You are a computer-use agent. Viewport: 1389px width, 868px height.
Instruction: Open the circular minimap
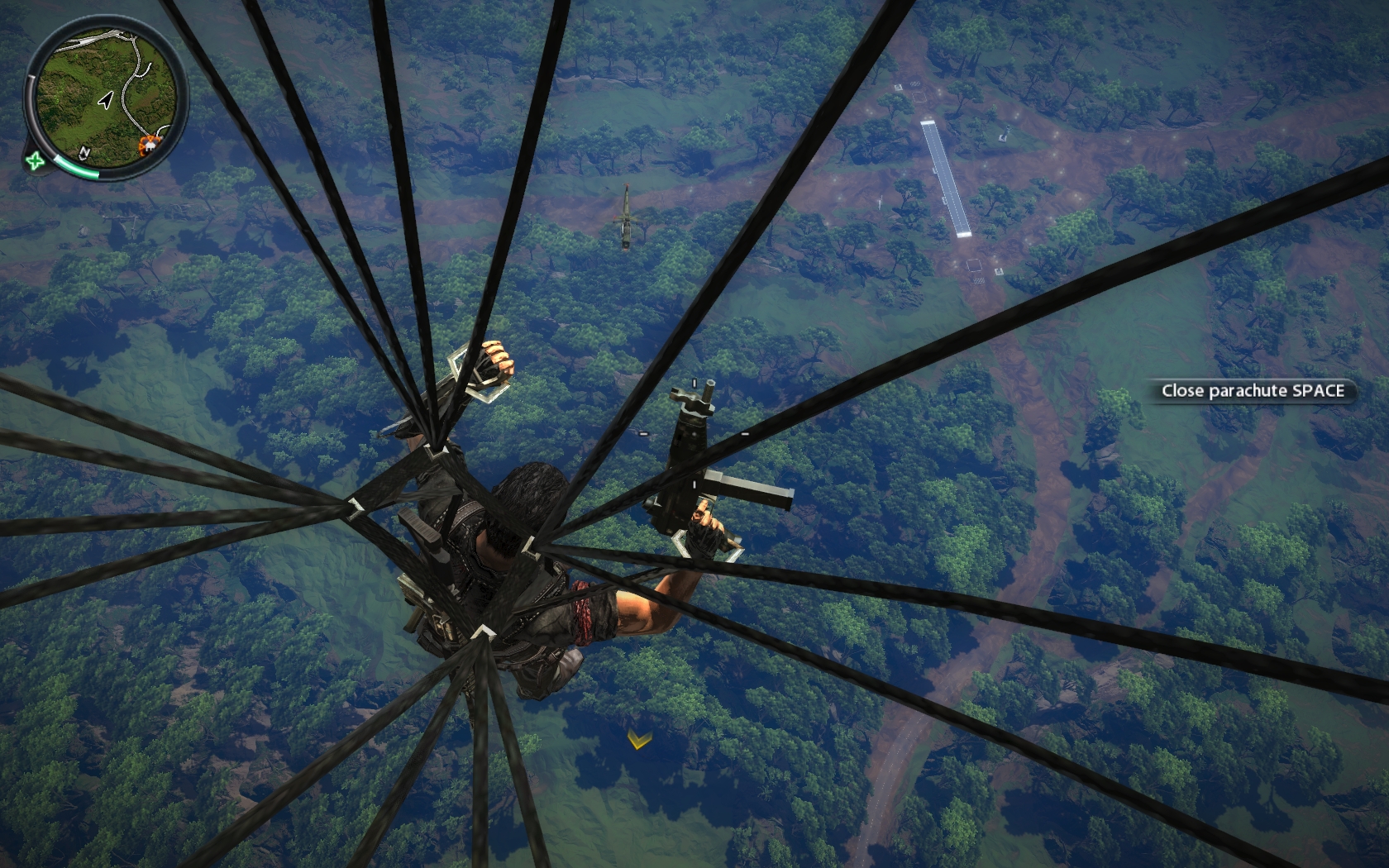[x=106, y=93]
